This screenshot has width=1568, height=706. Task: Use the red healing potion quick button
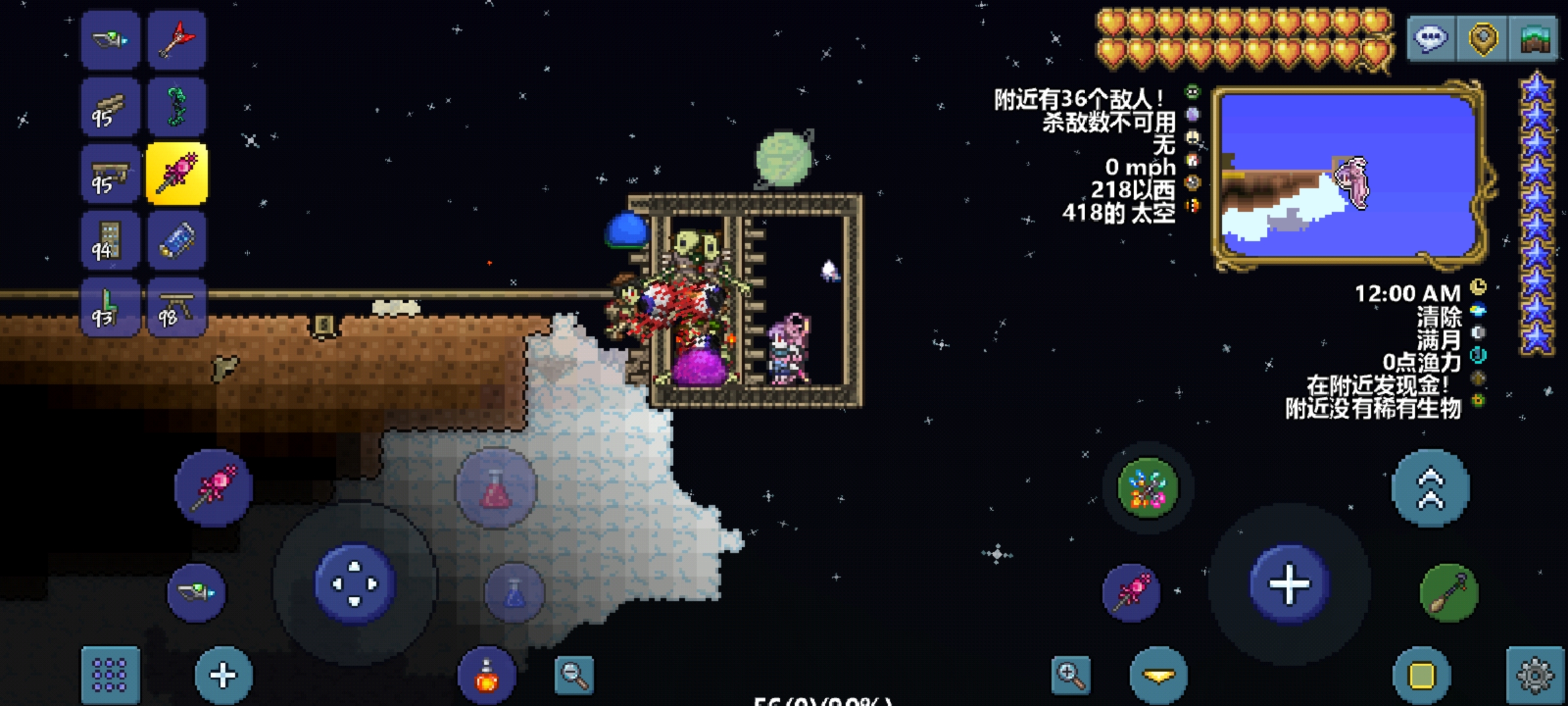[496, 488]
